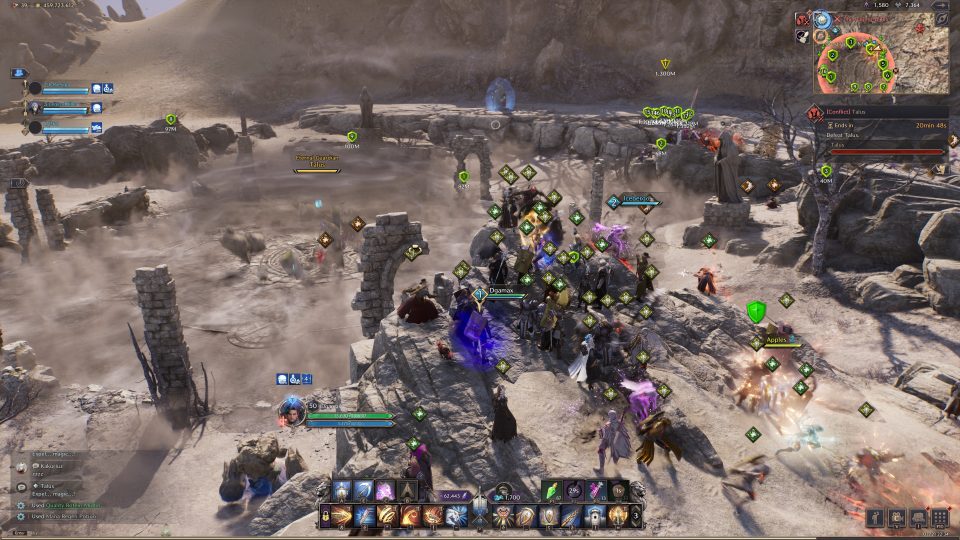Image resolution: width=960 pixels, height=540 pixels.
Task: Use the pink crystal consumable slot
Action: click(598, 490)
